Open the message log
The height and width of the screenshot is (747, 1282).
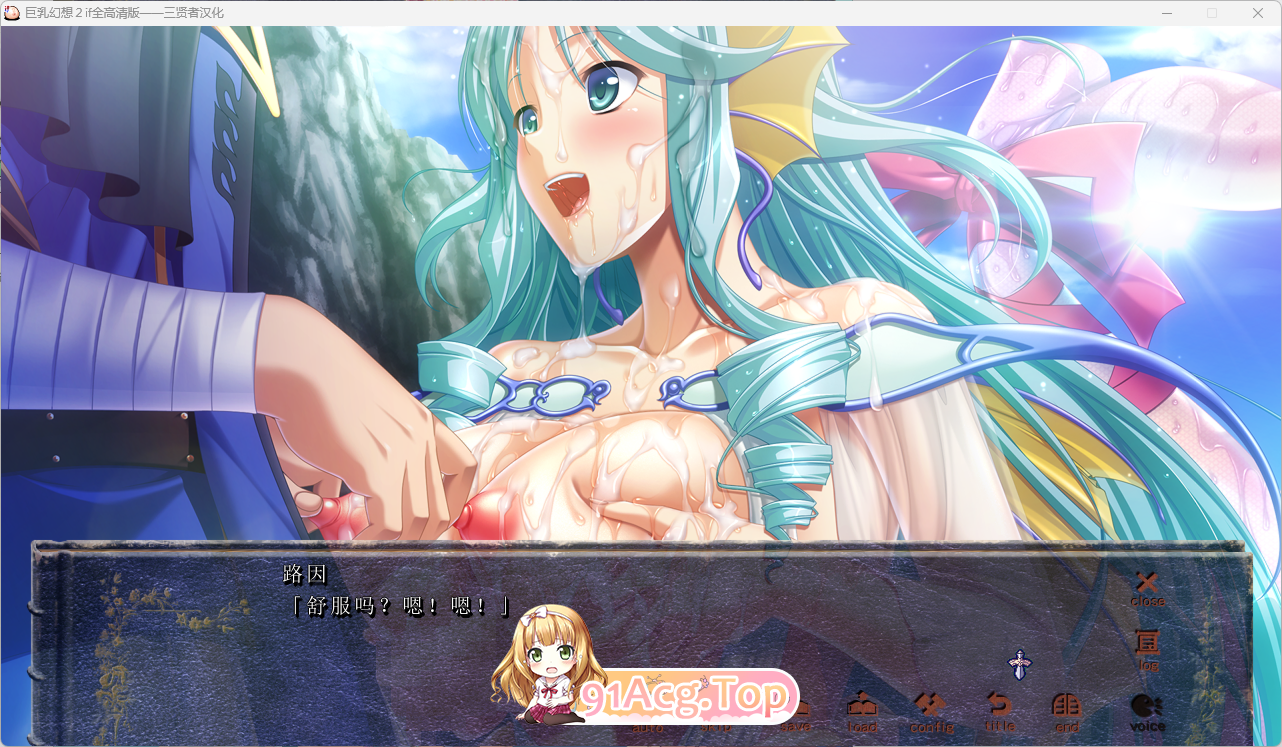click(1148, 649)
